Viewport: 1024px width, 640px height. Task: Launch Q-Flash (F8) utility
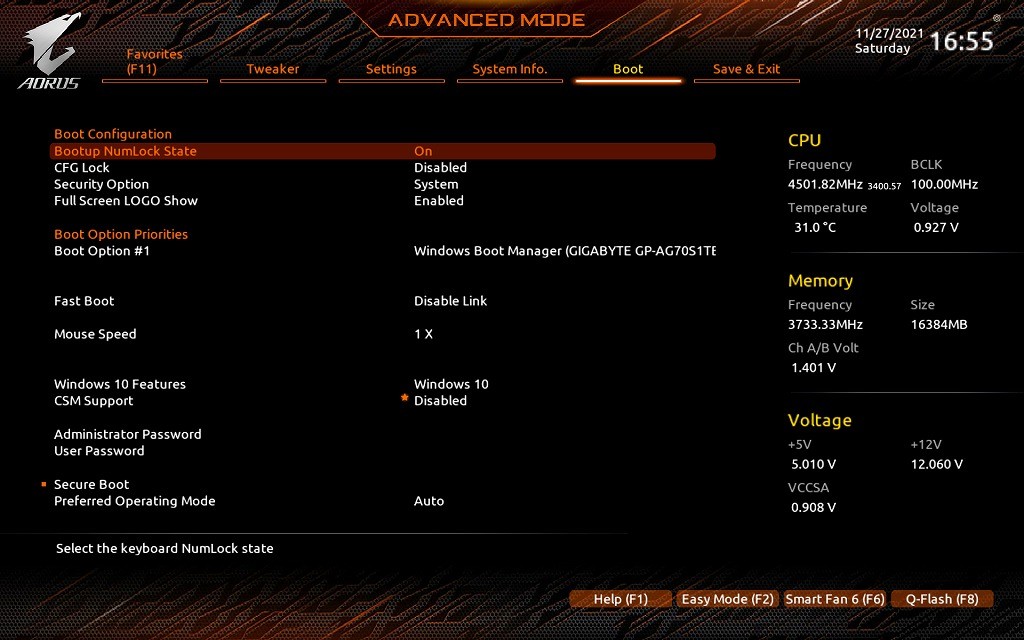(x=942, y=599)
